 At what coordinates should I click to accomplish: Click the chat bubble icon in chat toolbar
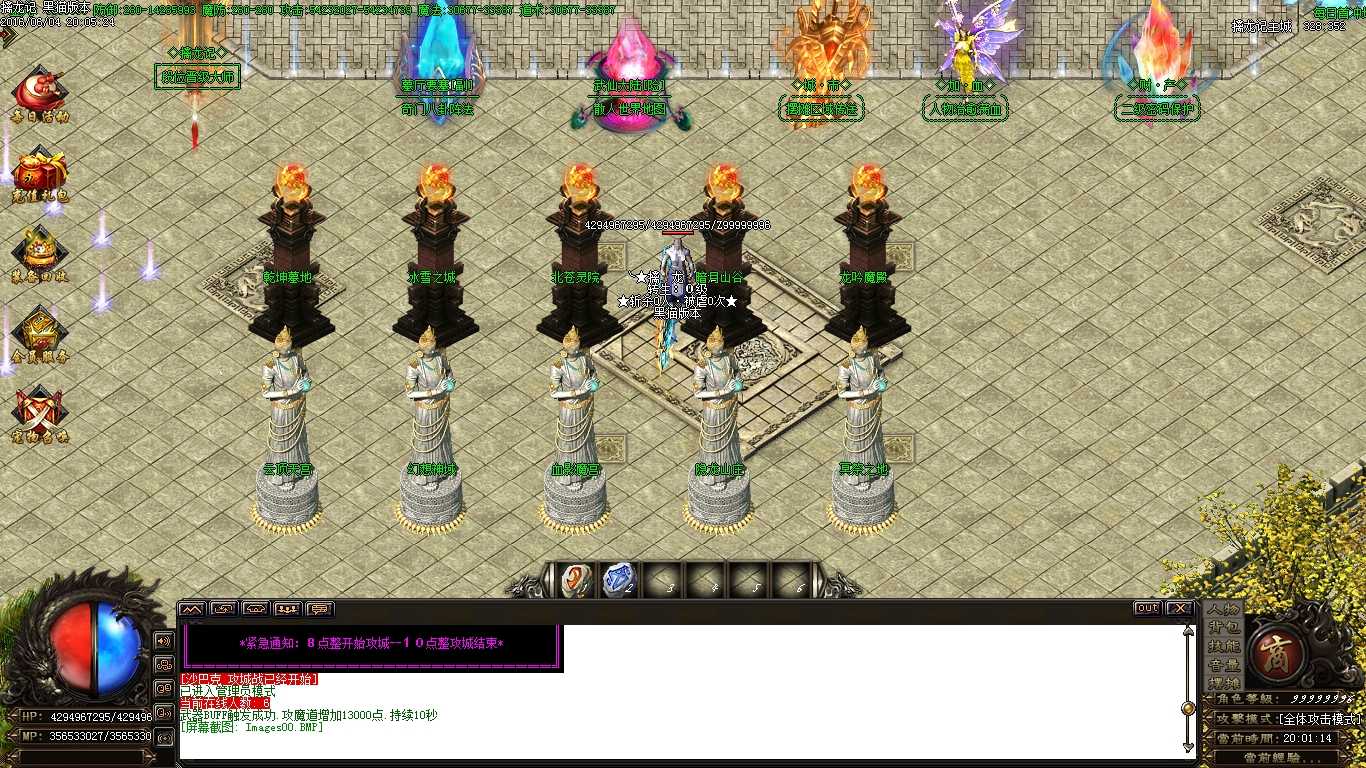click(x=320, y=608)
